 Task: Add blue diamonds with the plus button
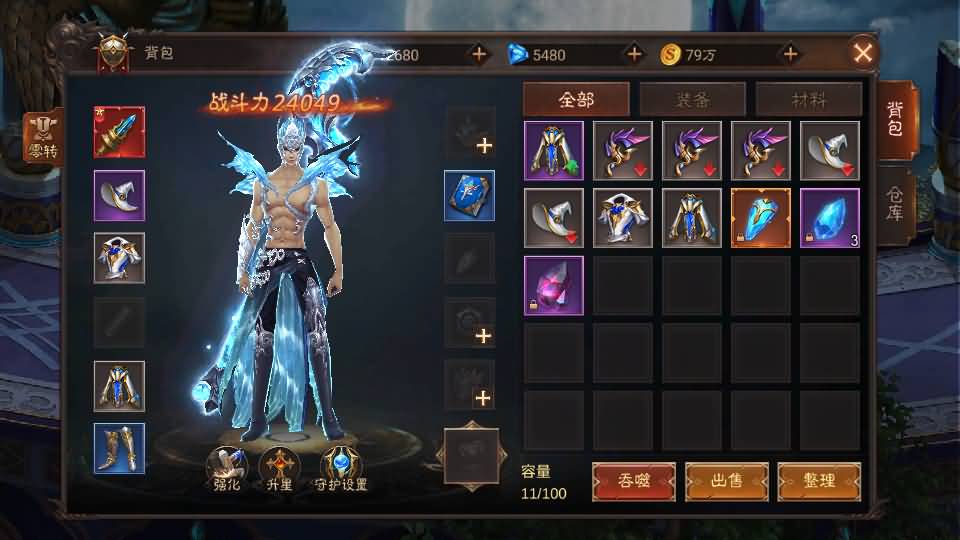(x=633, y=54)
